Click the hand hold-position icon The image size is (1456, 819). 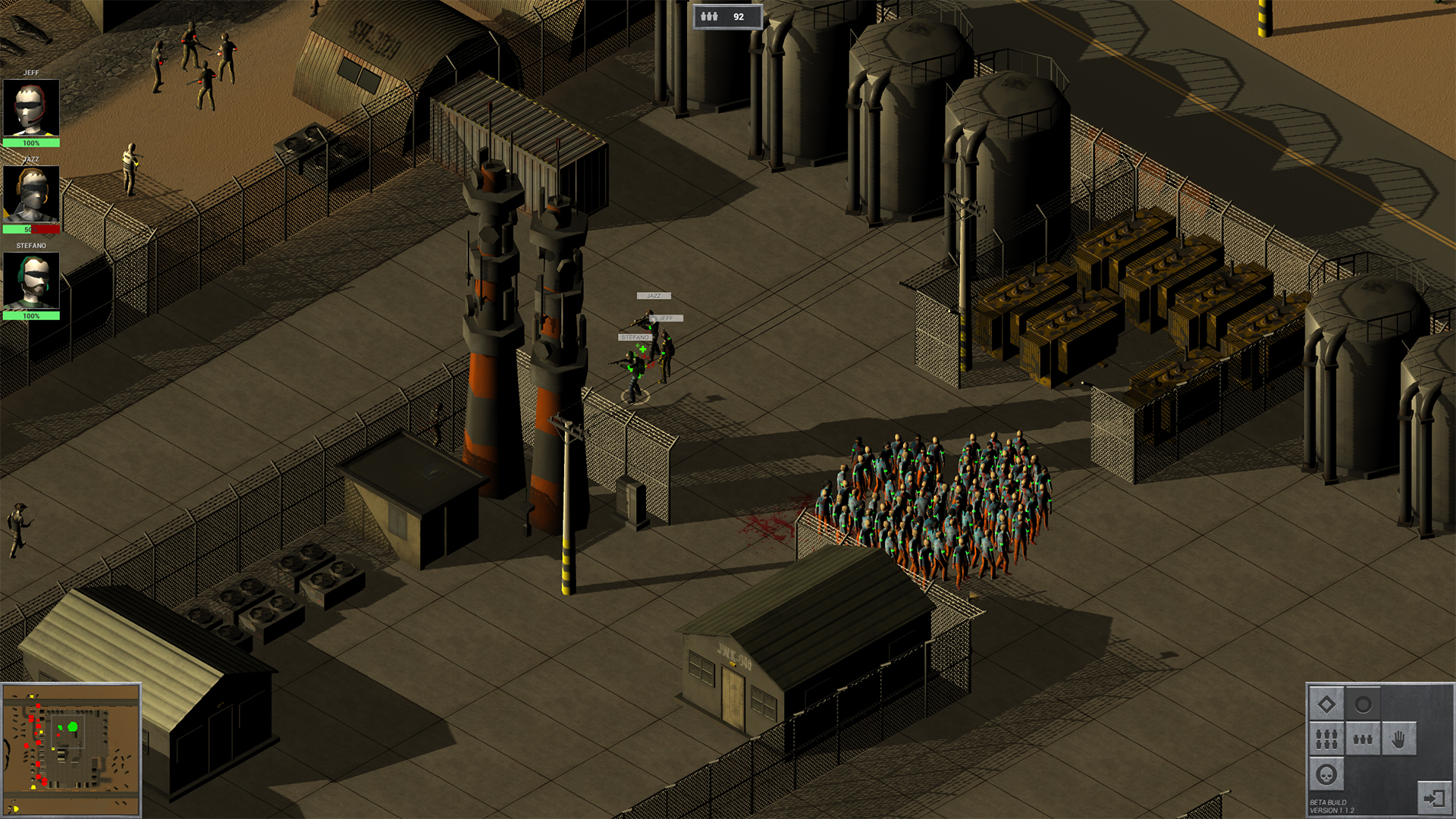tap(1399, 739)
